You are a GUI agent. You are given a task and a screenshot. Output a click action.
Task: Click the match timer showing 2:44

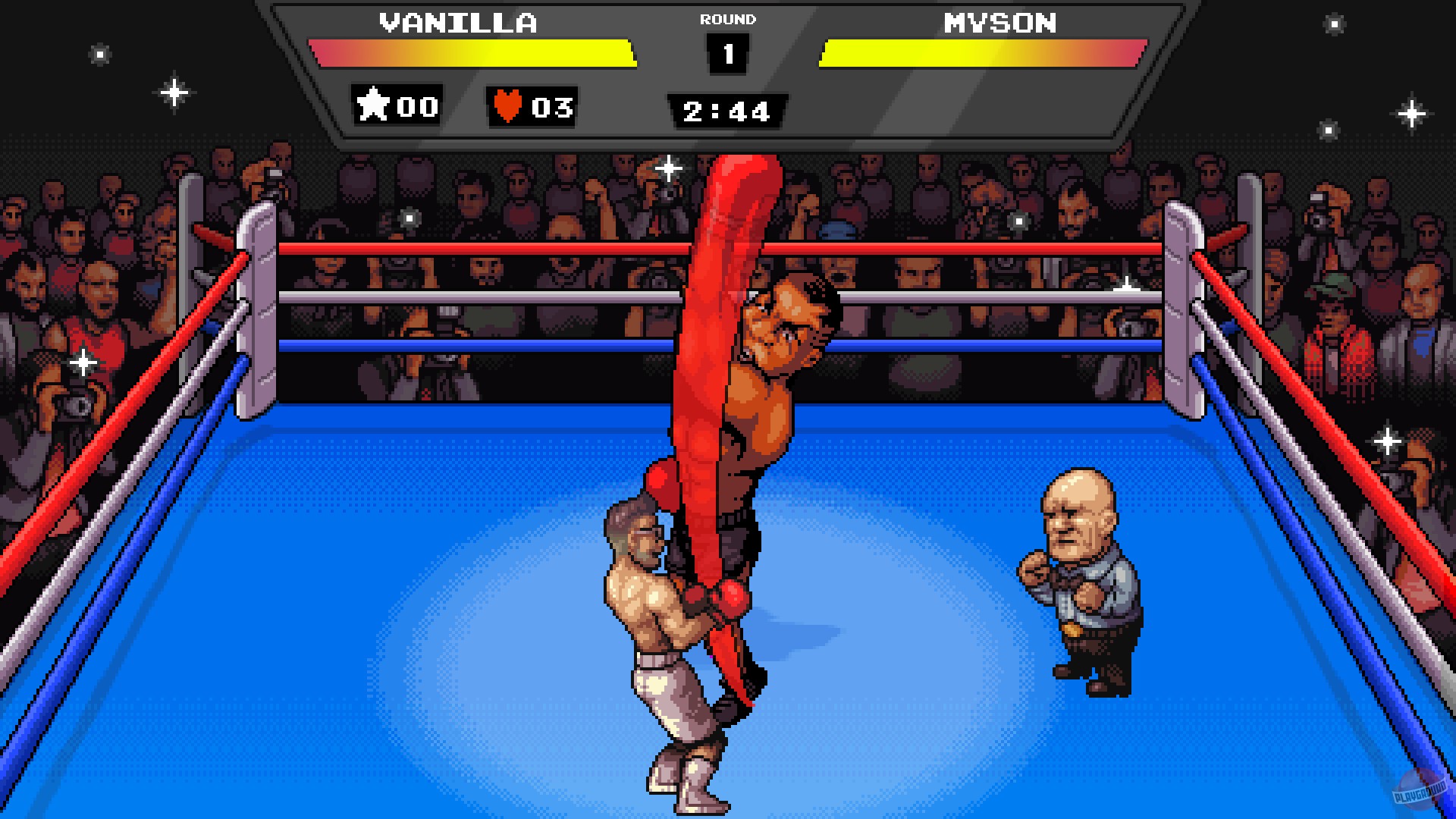pos(726,112)
